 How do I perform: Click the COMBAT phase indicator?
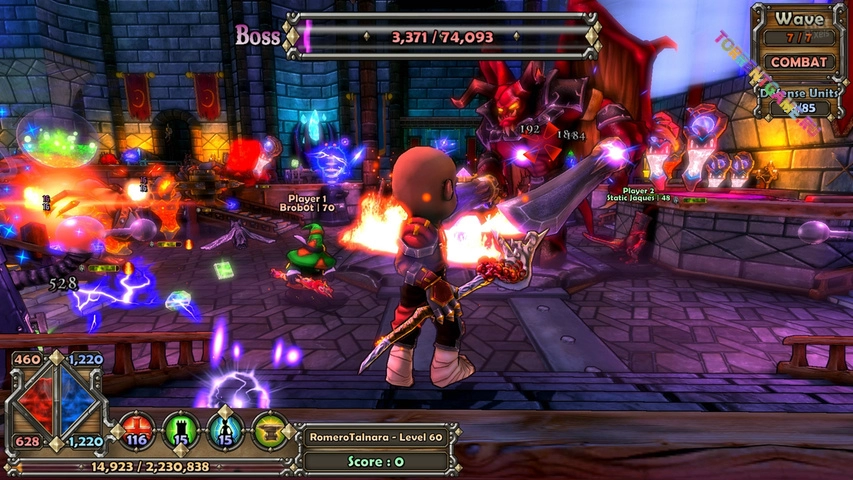pyautogui.click(x=800, y=61)
